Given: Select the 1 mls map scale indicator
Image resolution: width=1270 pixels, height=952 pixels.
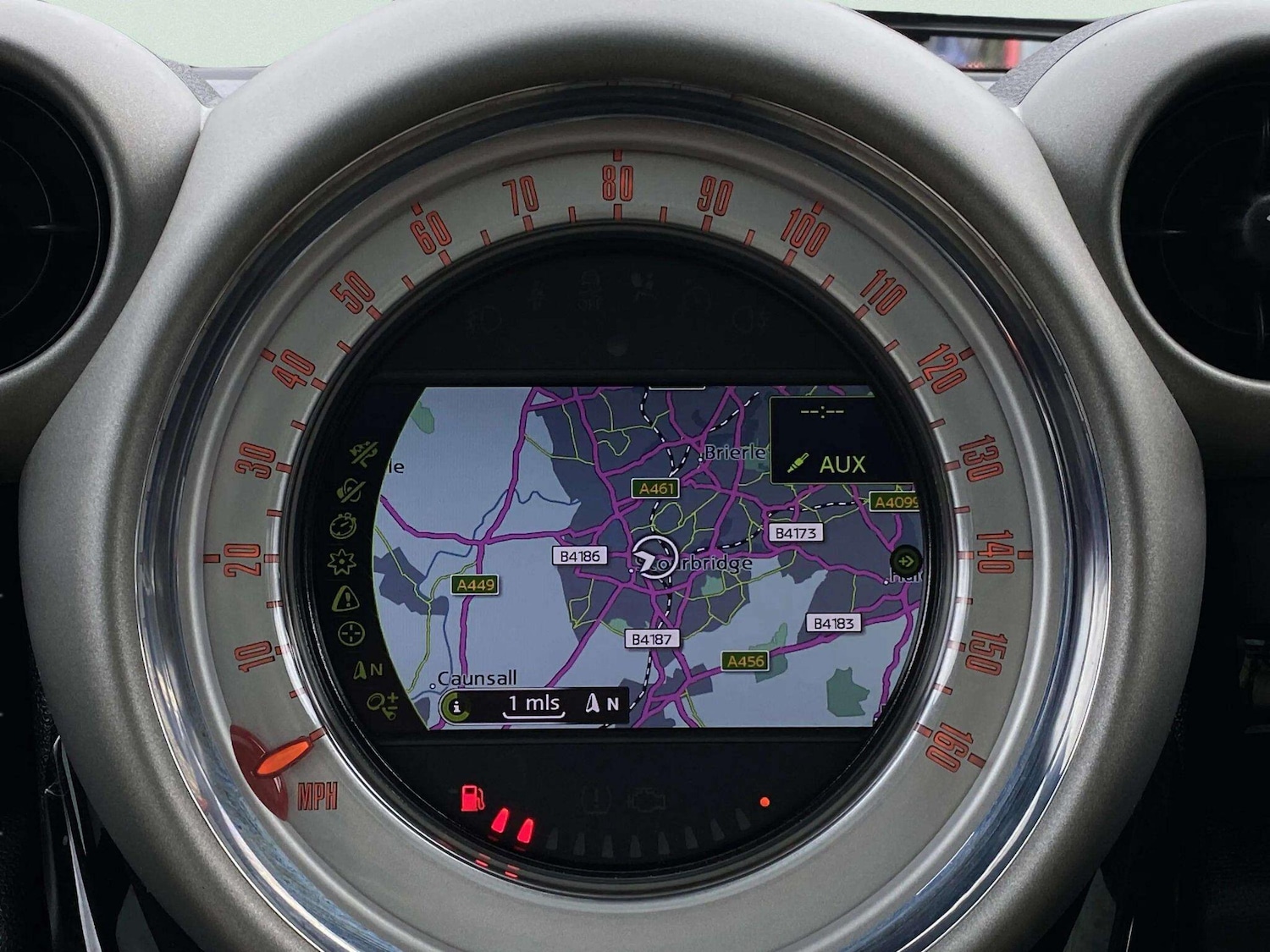Looking at the screenshot, I should pyautogui.click(x=533, y=704).
